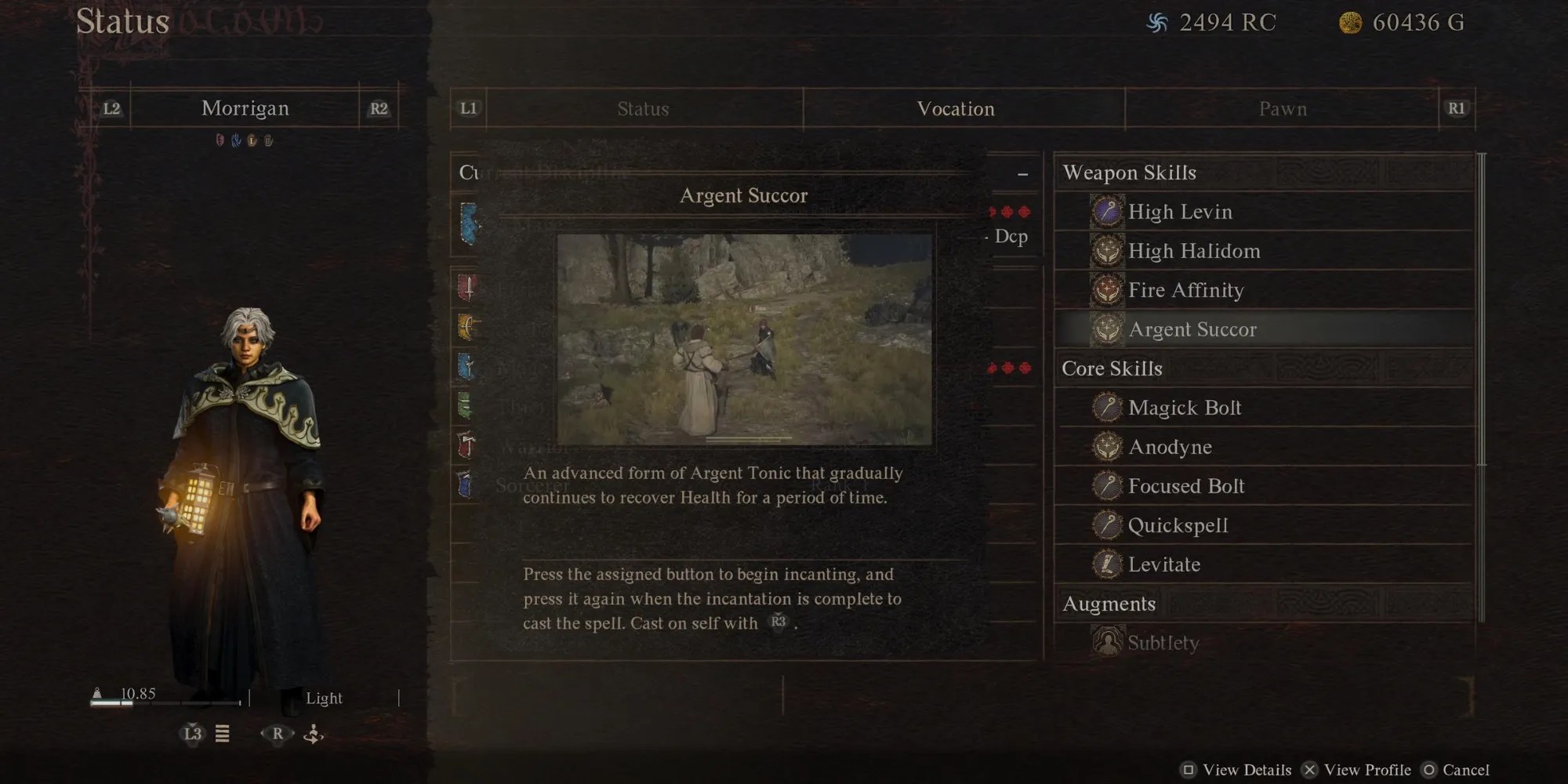Switch to the Pawn tab
The image size is (1568, 784).
[1283, 109]
